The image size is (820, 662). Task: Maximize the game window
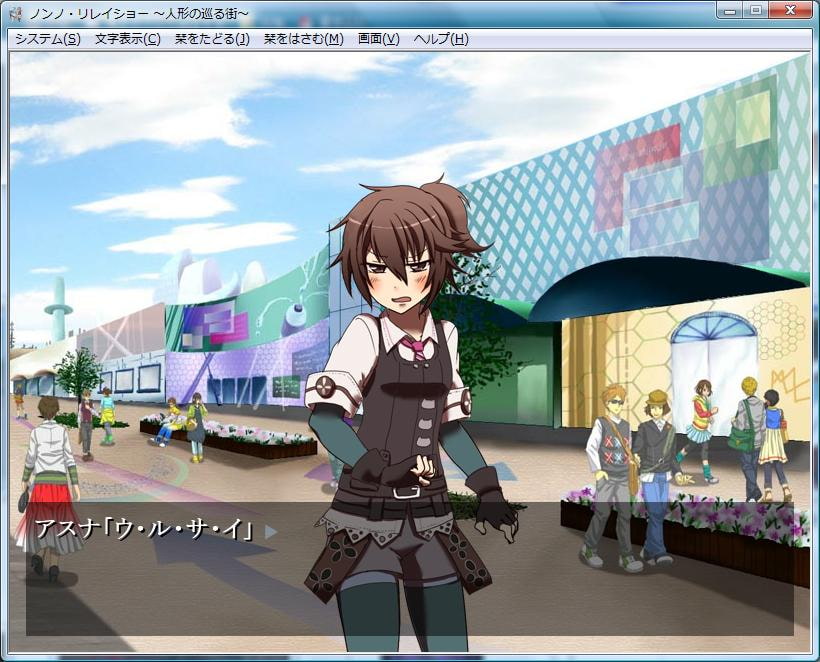755,10
